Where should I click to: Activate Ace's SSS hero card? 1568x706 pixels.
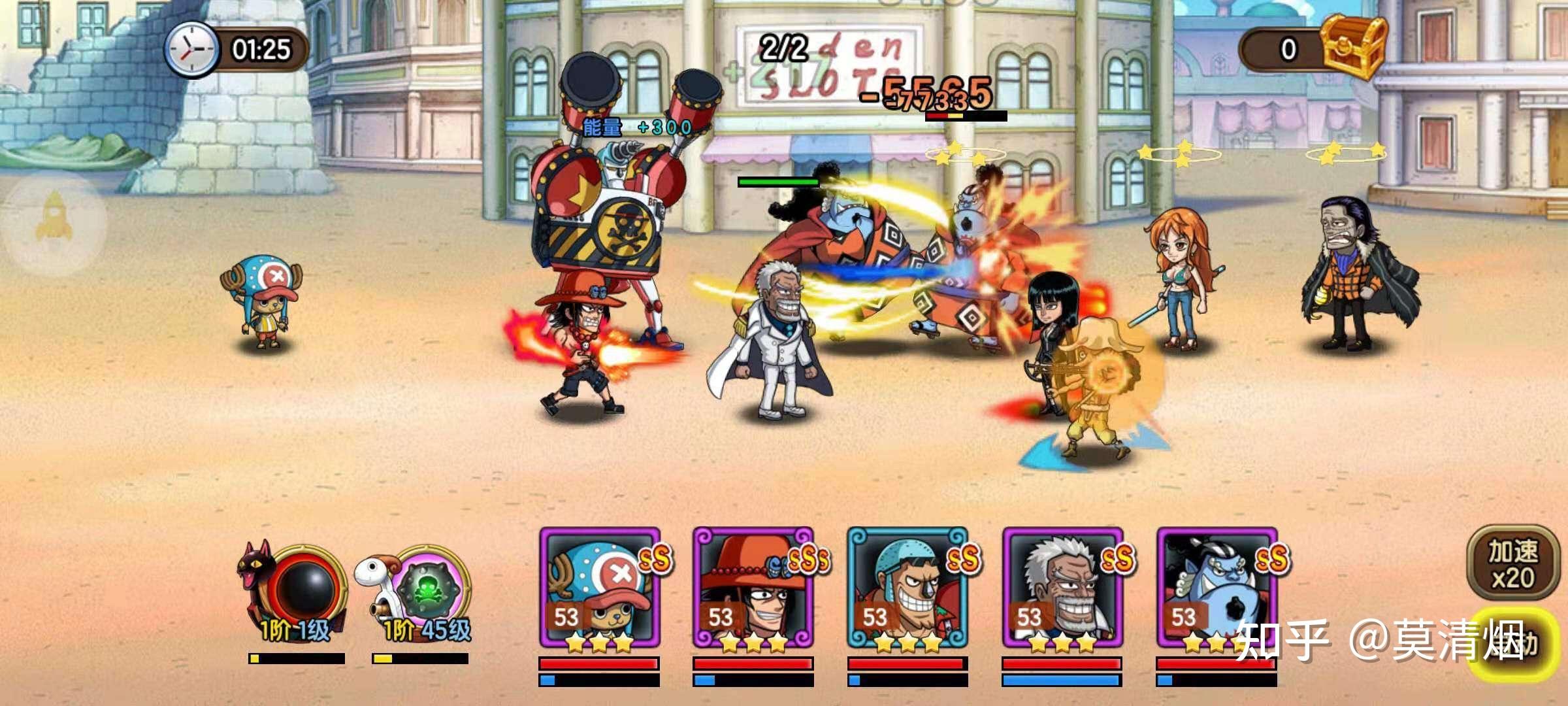(754, 588)
